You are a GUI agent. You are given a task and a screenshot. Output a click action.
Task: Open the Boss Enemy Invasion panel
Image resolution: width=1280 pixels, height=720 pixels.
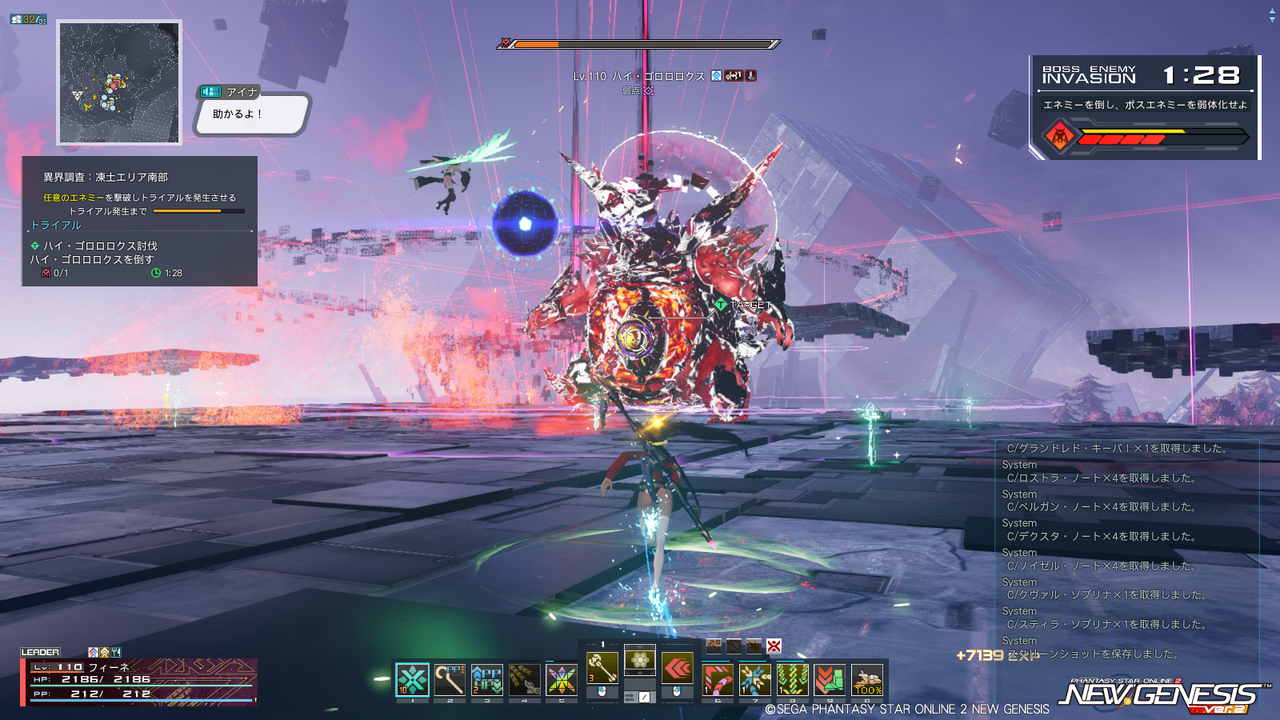point(1145,107)
